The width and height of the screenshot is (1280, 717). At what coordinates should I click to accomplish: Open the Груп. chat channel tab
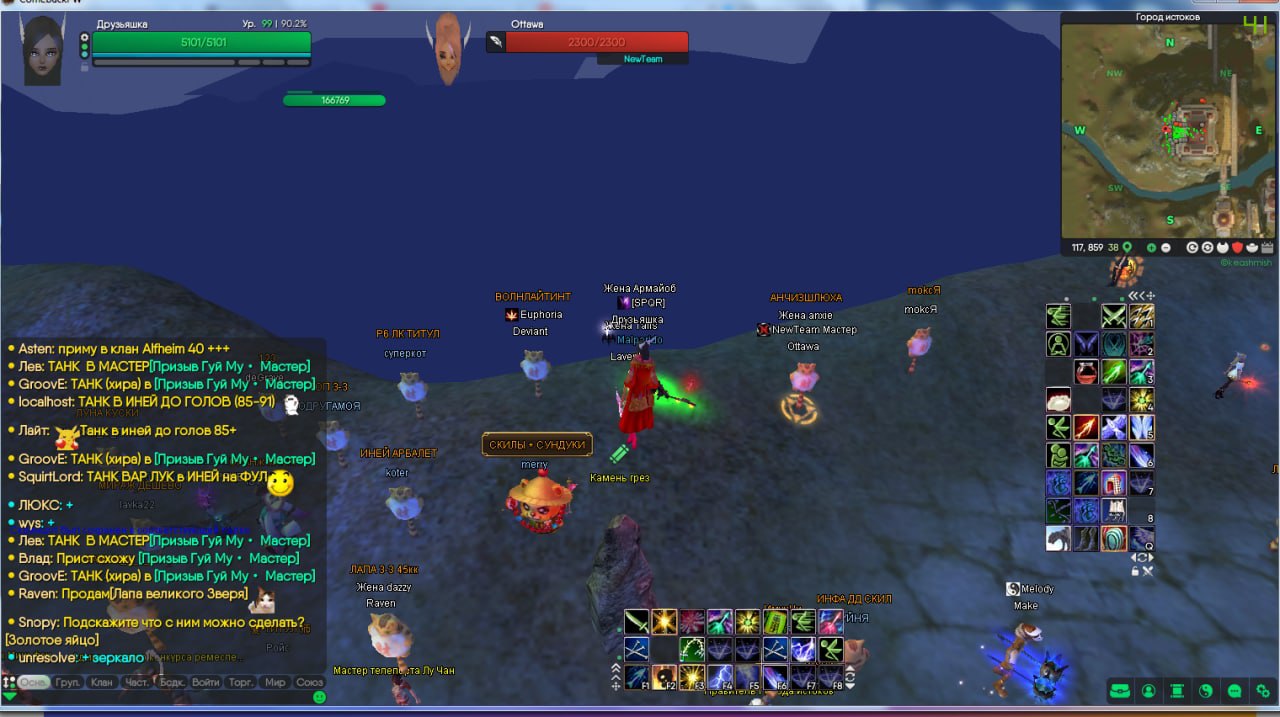point(68,682)
